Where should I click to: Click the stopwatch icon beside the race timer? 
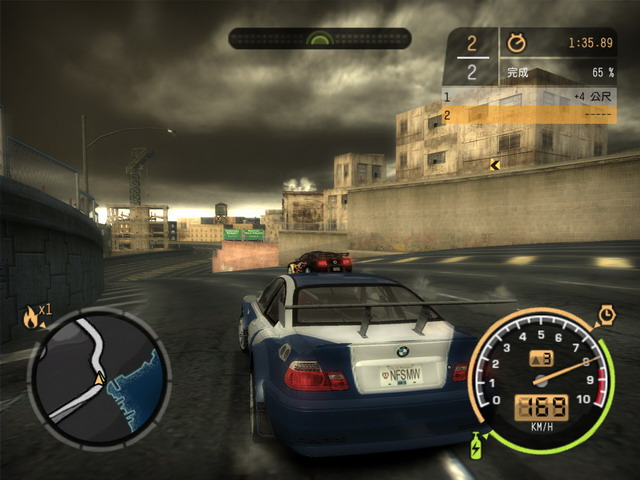pos(516,44)
